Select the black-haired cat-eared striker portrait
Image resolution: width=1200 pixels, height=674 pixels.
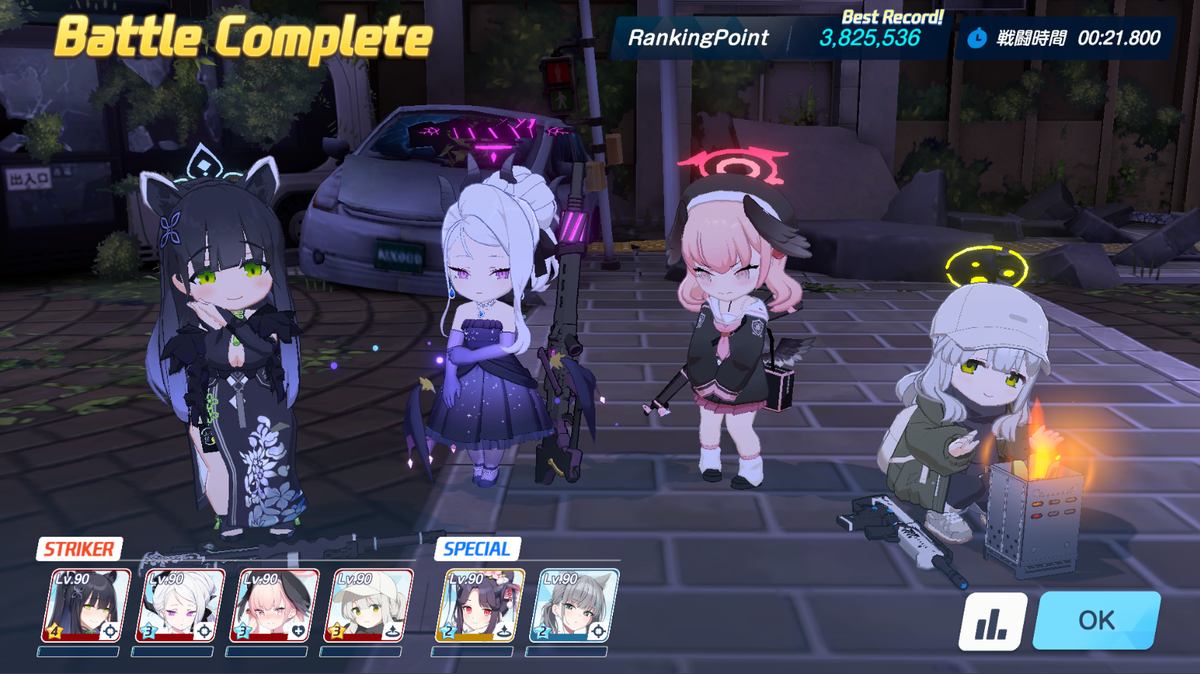coord(86,606)
